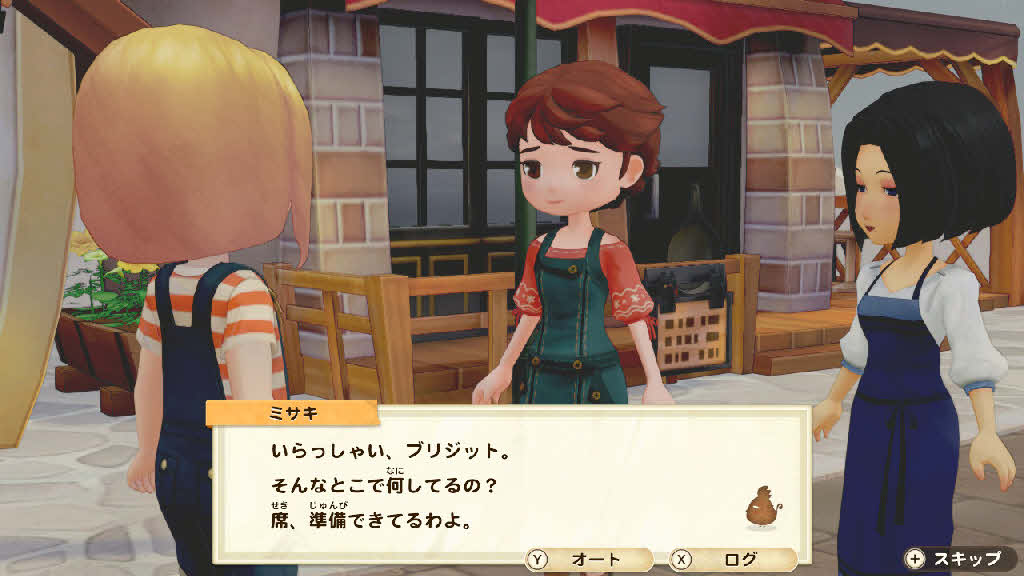
Task: Skip the cutscene with スキップ
Action: pos(954,558)
